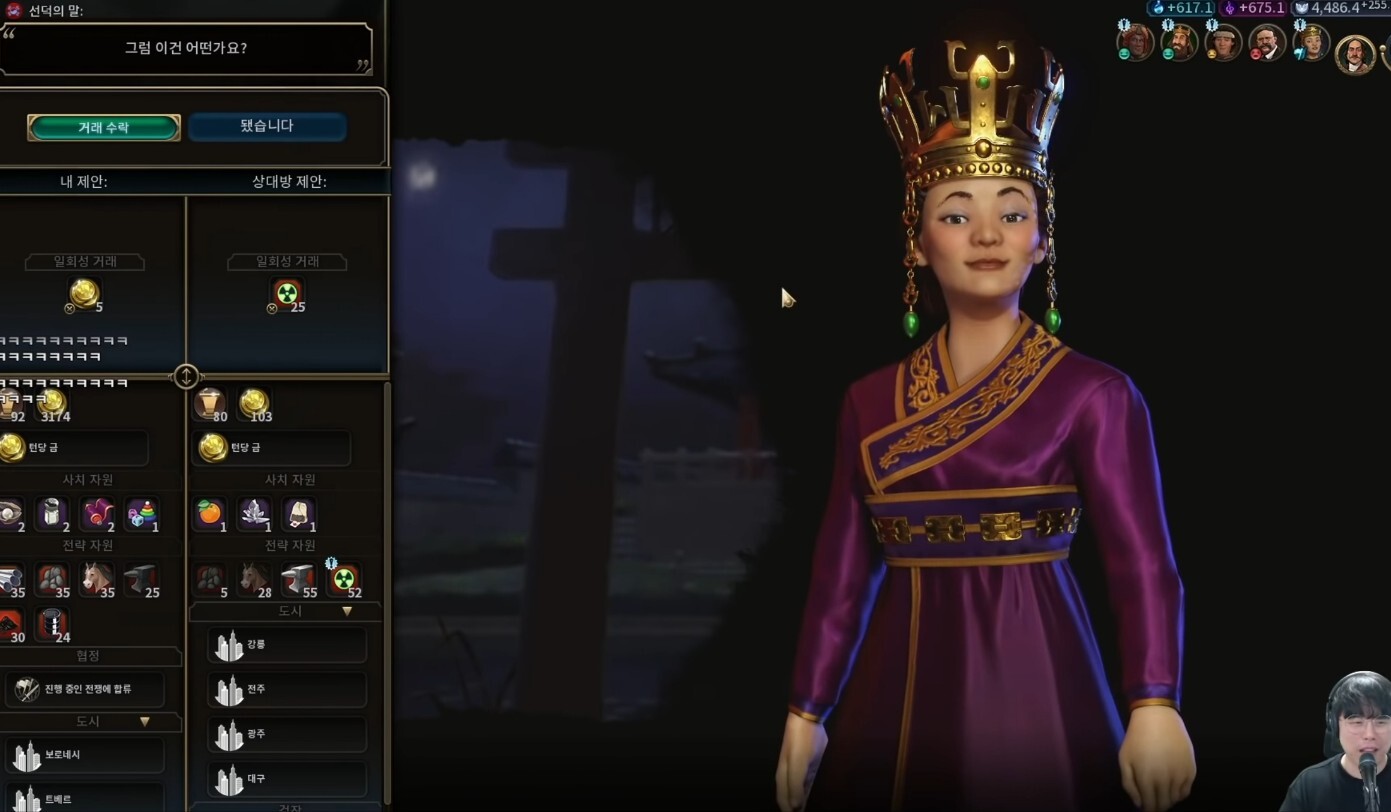This screenshot has height=812, width=1391.
Task: Add the 진행 중인 전쟁에 합류 agreement
Action: pyautogui.click(x=86, y=689)
